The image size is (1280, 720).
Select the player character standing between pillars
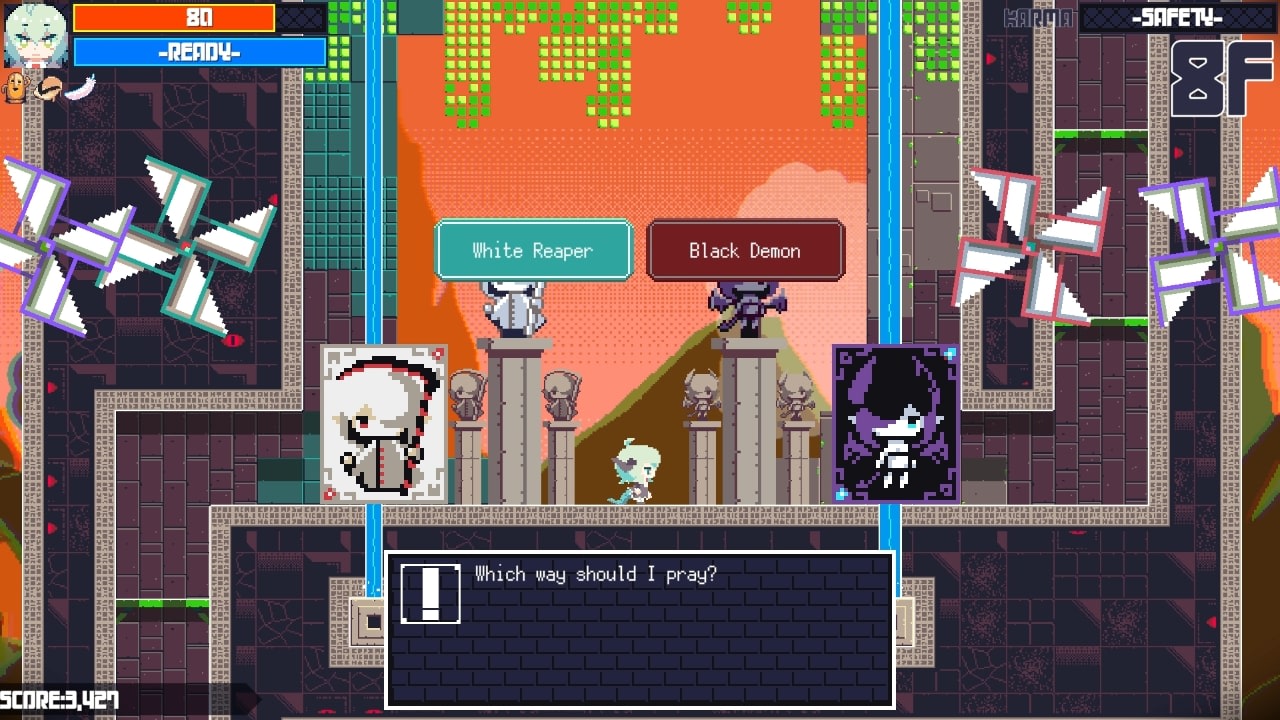(x=637, y=470)
